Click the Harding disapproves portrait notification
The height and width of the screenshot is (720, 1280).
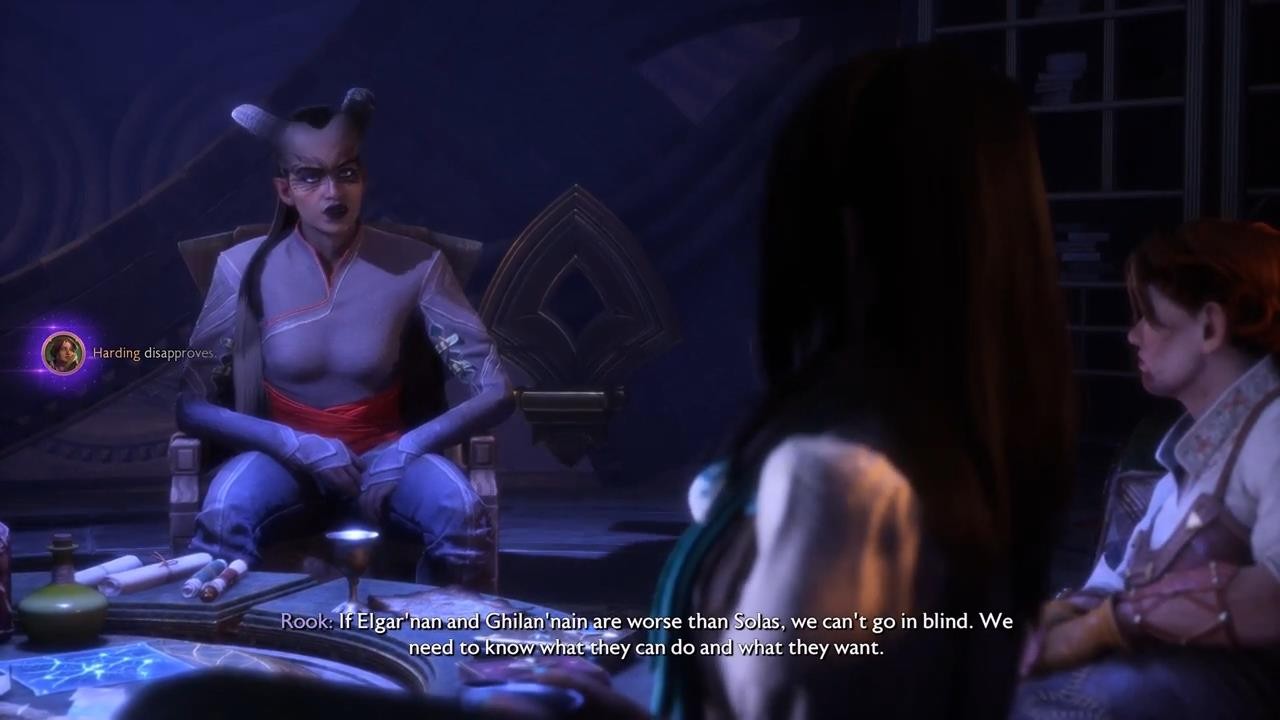click(x=63, y=353)
